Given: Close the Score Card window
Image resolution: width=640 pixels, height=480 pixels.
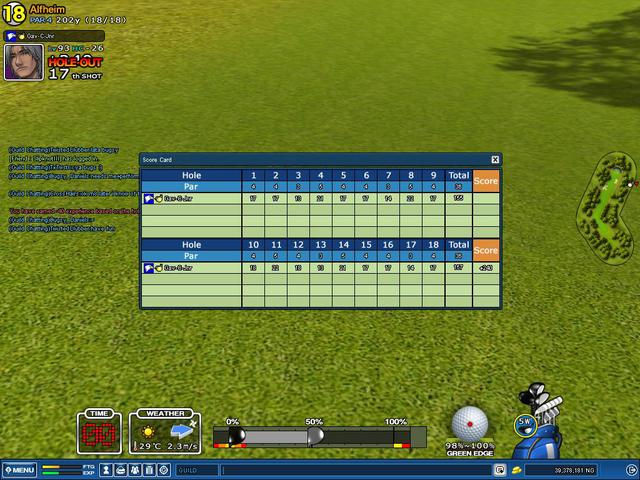Looking at the screenshot, I should click(x=495, y=159).
